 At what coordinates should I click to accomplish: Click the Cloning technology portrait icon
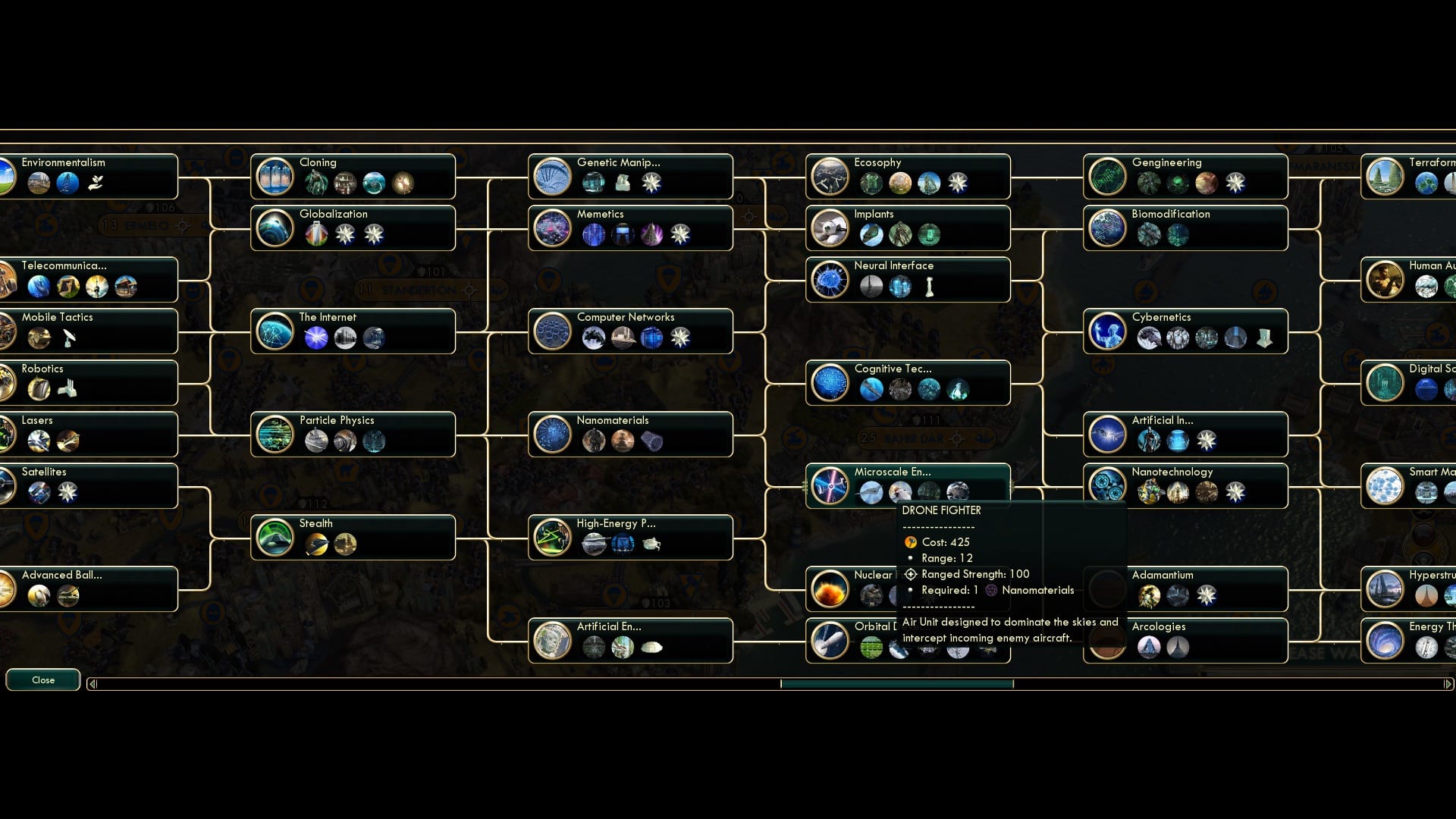tap(275, 176)
